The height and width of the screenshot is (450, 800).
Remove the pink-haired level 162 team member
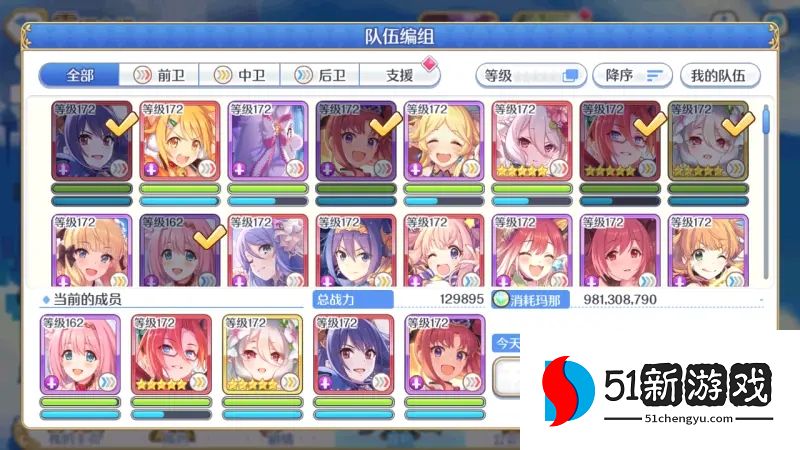[80, 356]
